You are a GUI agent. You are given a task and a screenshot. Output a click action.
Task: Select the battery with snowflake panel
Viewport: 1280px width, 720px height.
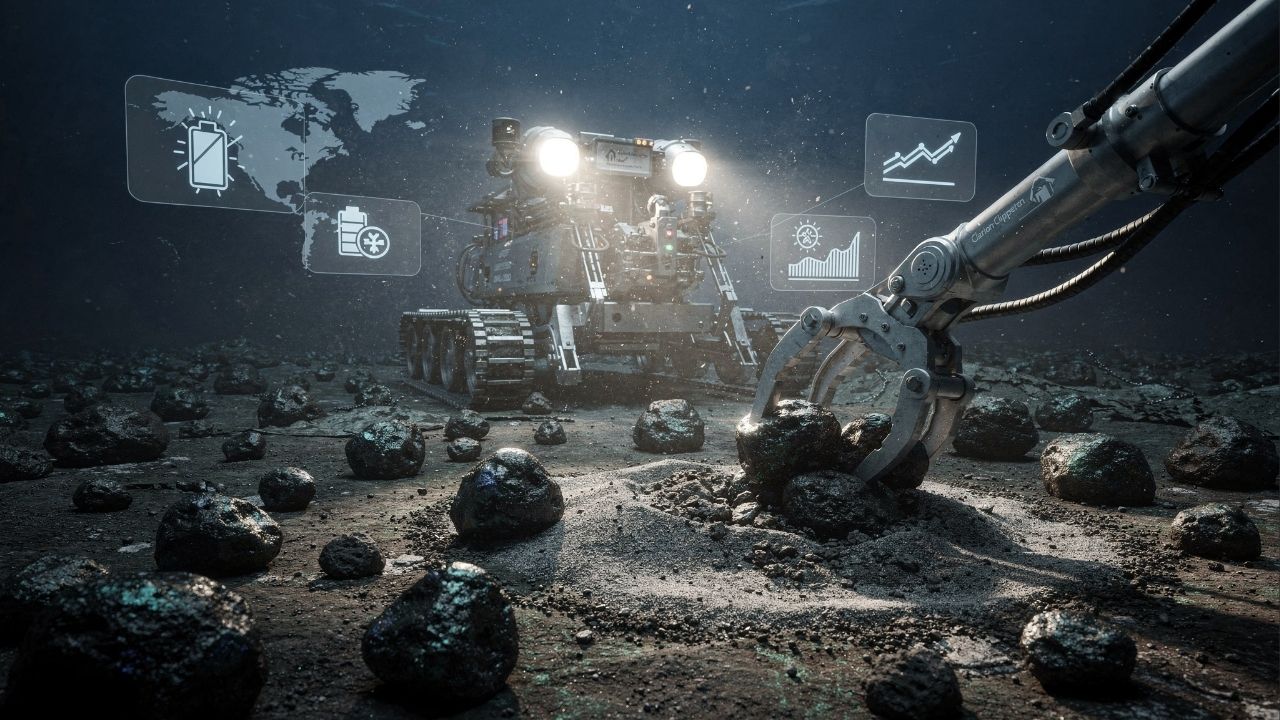tap(362, 234)
